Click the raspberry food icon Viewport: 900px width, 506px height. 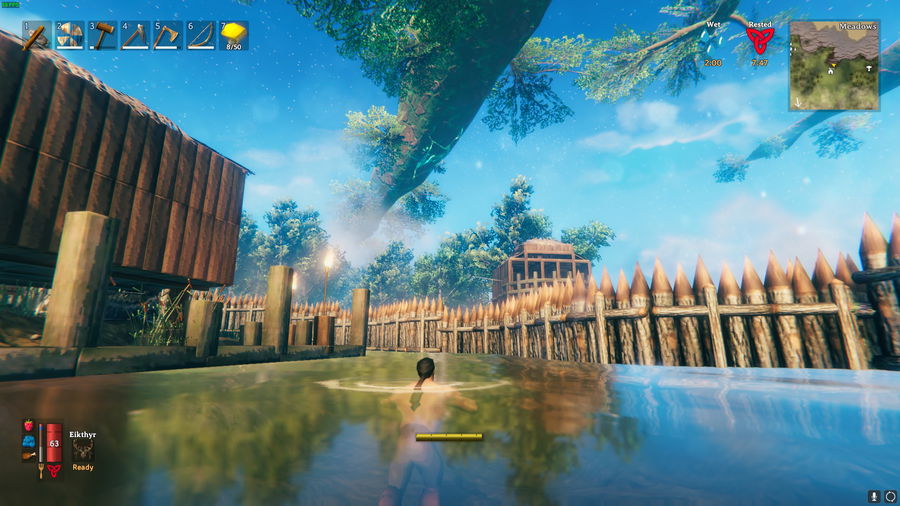pyautogui.click(x=28, y=425)
